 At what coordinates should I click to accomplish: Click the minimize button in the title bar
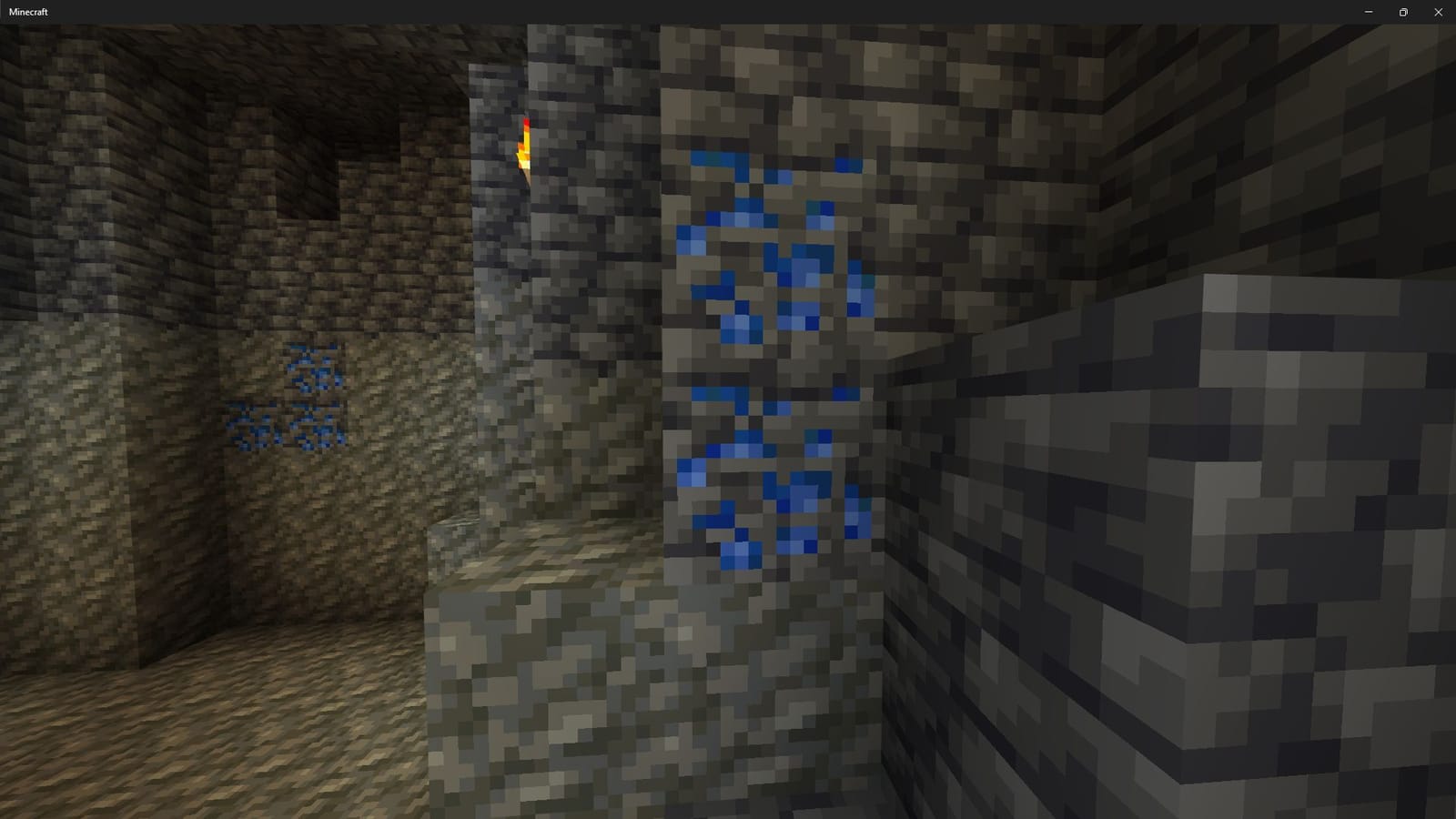1368,12
